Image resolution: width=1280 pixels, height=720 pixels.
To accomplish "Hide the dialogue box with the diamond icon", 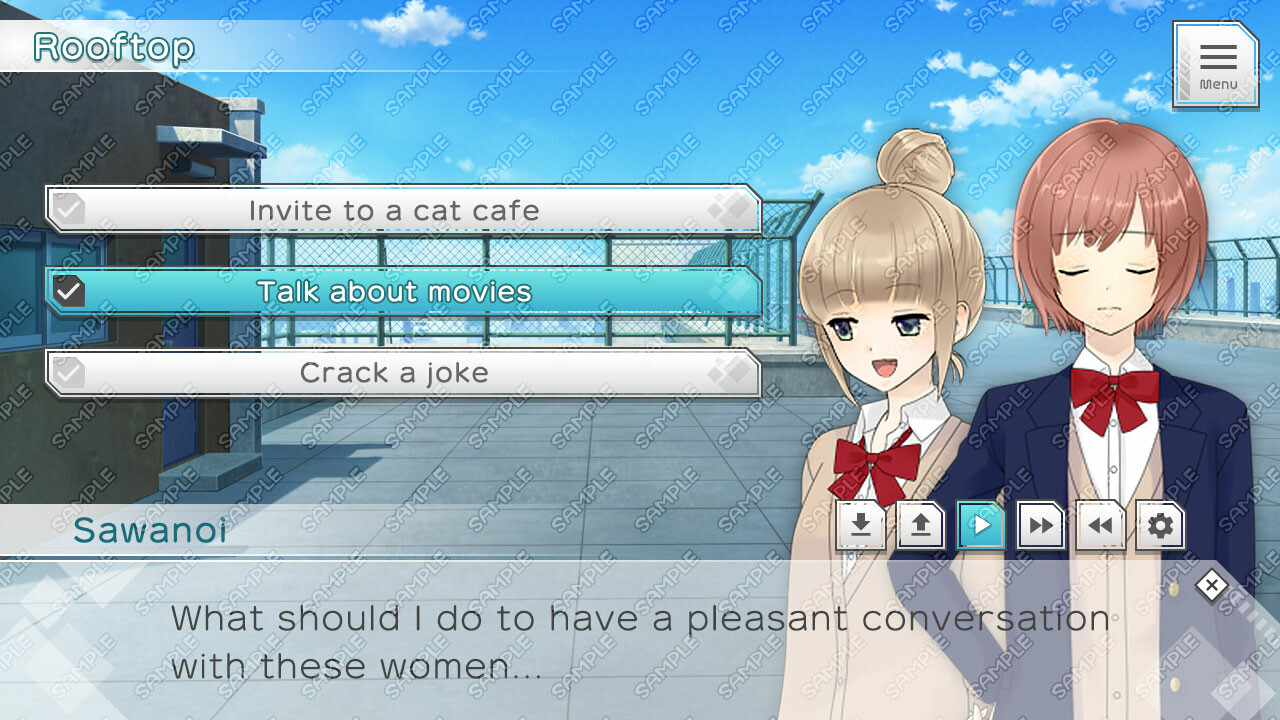I will (x=1211, y=585).
